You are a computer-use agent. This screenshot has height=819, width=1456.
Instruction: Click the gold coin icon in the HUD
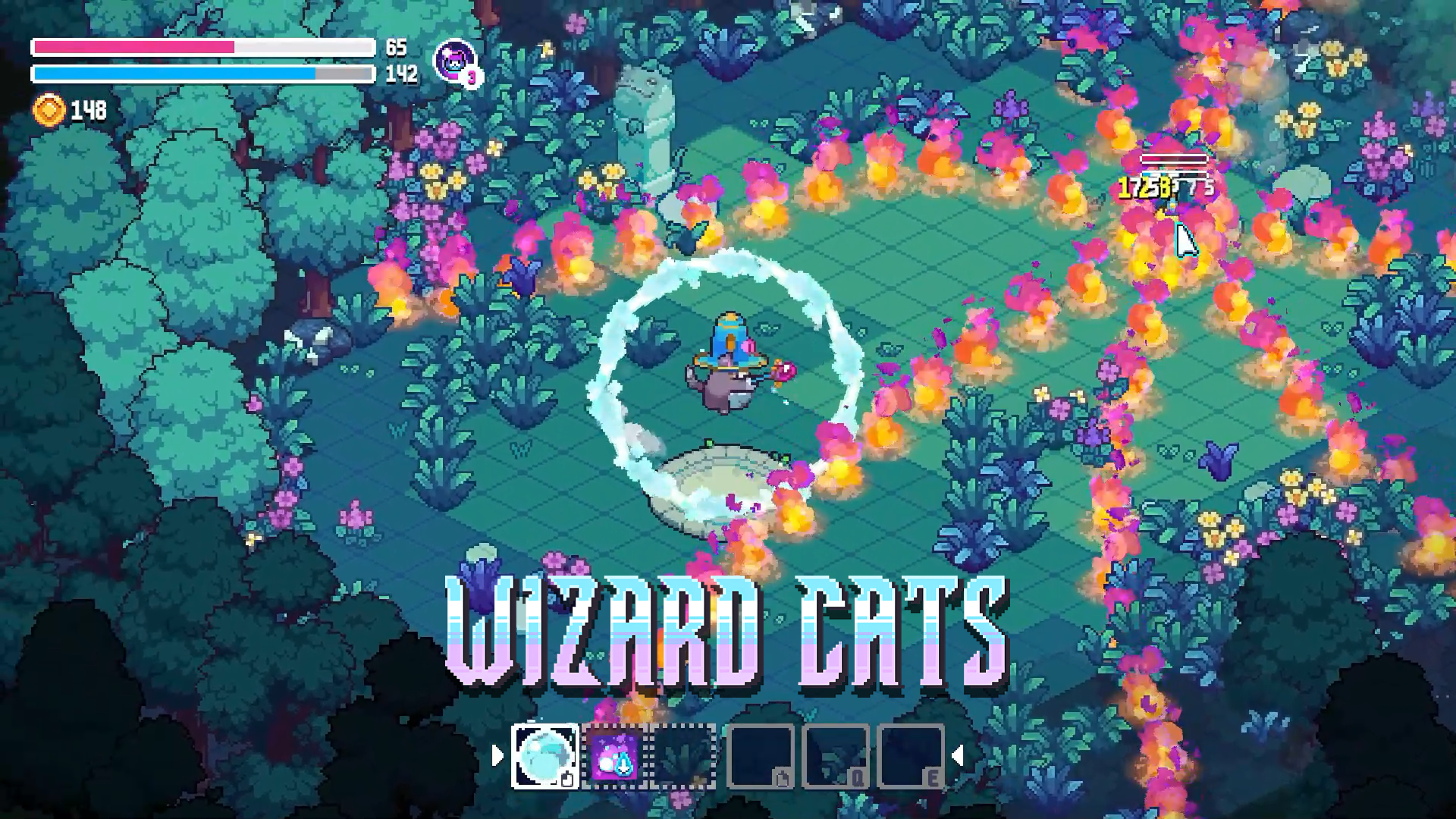[47, 108]
